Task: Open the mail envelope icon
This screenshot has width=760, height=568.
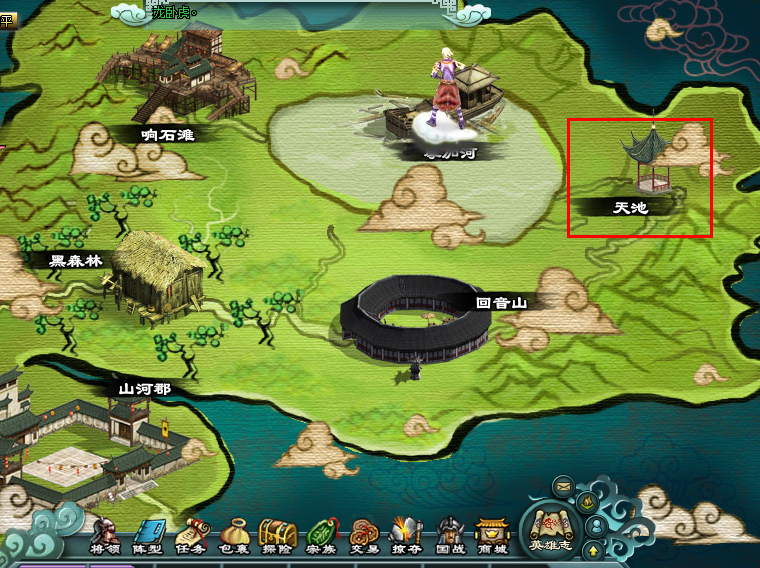Action: coord(563,486)
